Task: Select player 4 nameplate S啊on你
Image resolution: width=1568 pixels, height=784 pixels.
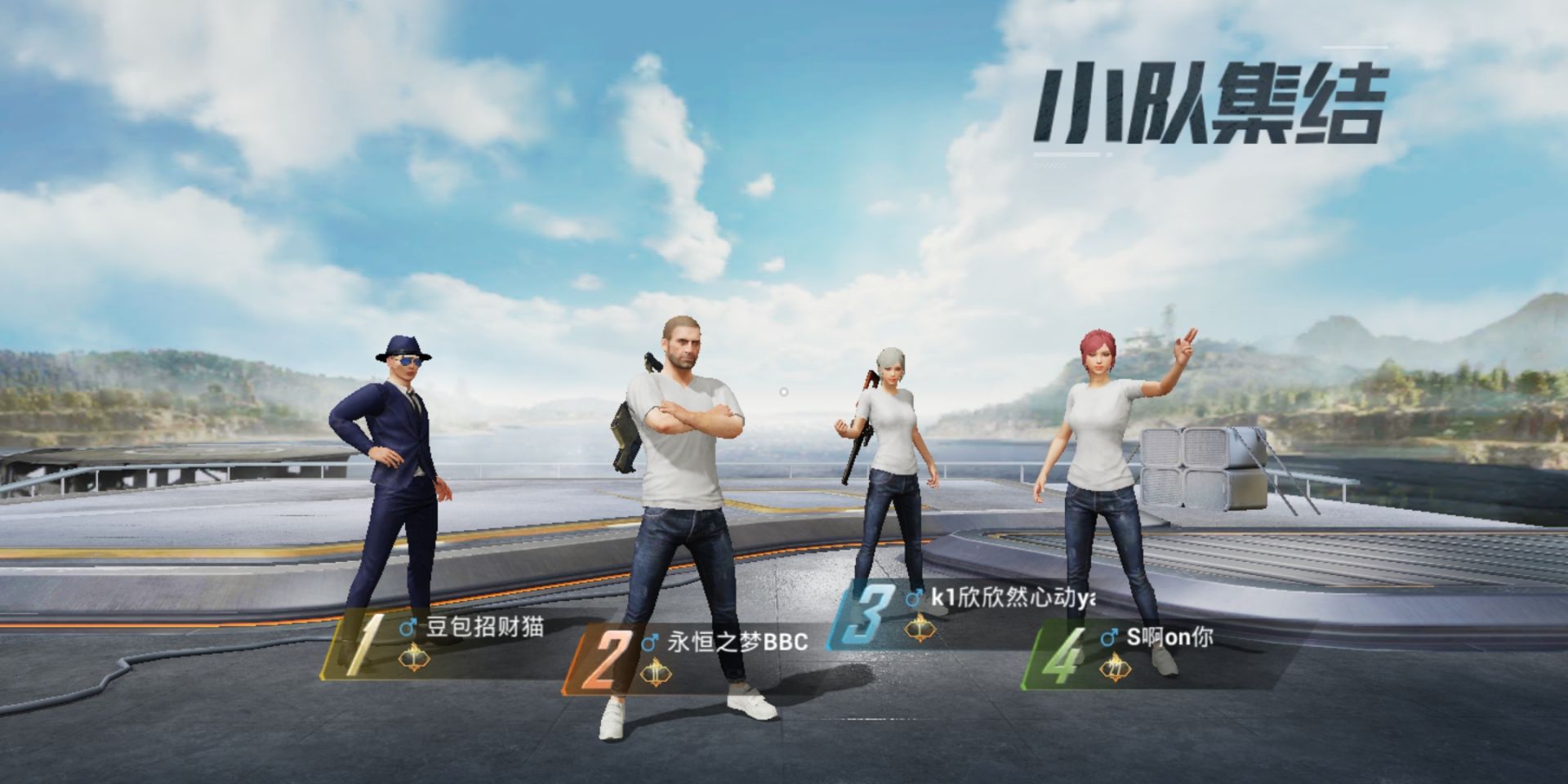Action: [x=1169, y=638]
